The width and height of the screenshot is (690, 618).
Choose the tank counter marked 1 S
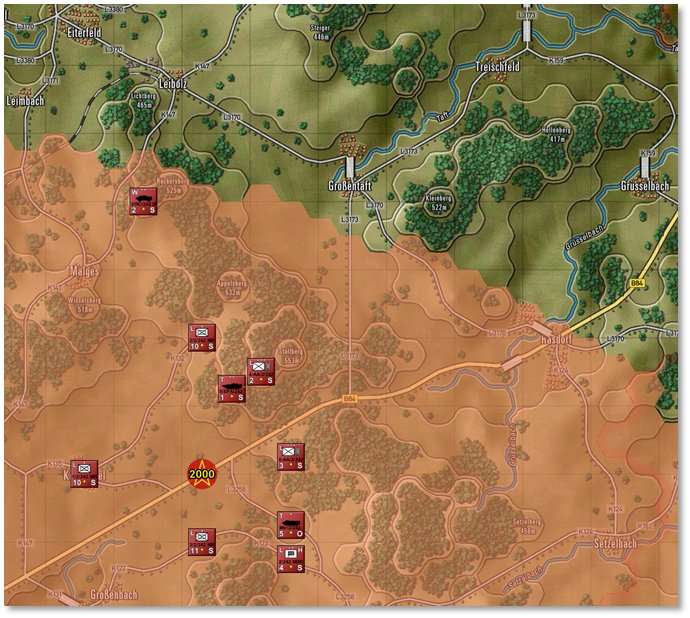click(x=231, y=388)
